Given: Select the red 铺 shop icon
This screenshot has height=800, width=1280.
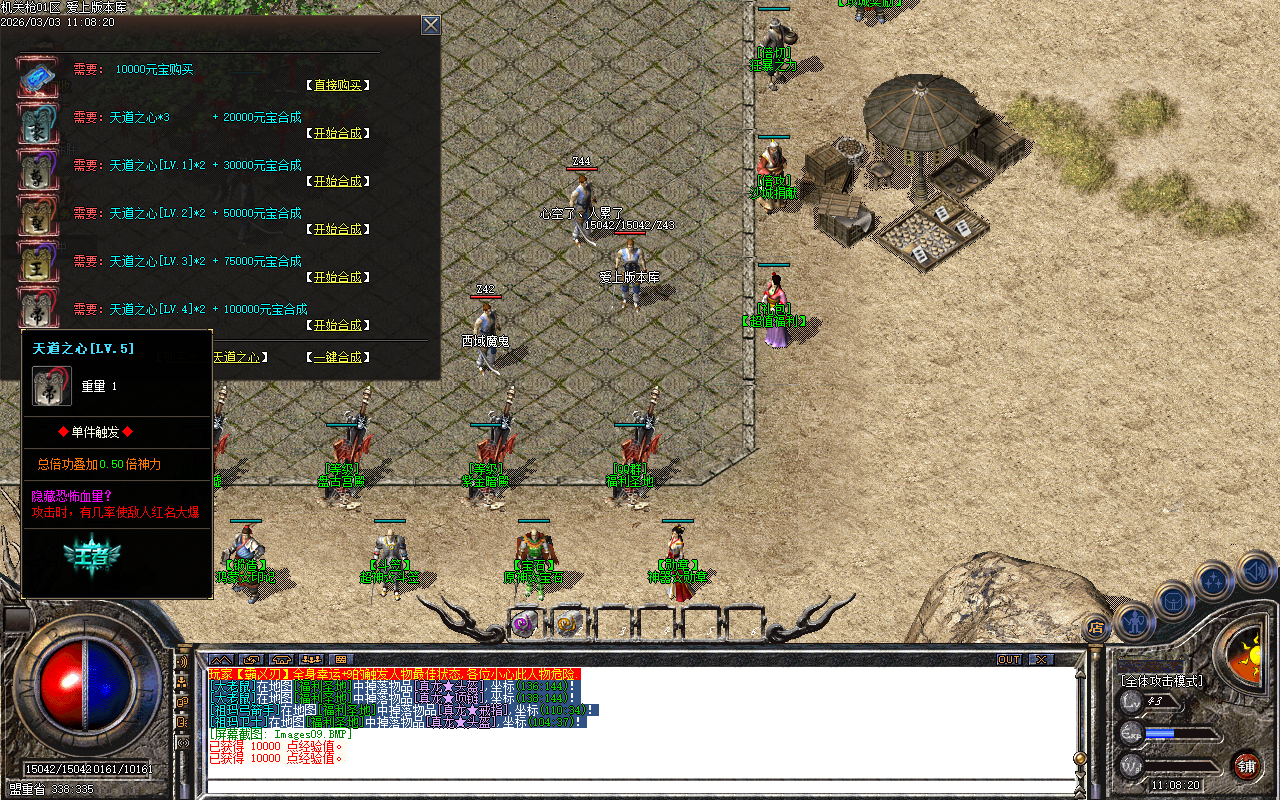Looking at the screenshot, I should (1246, 765).
